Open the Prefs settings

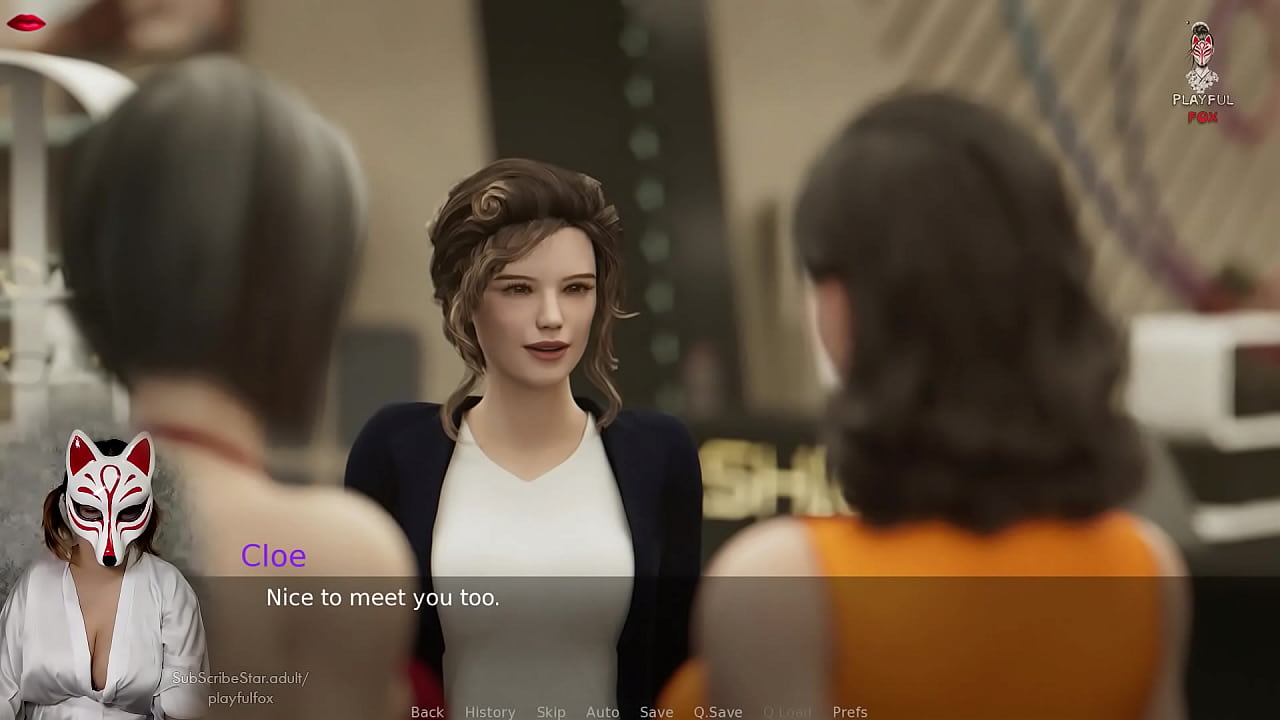pos(850,712)
